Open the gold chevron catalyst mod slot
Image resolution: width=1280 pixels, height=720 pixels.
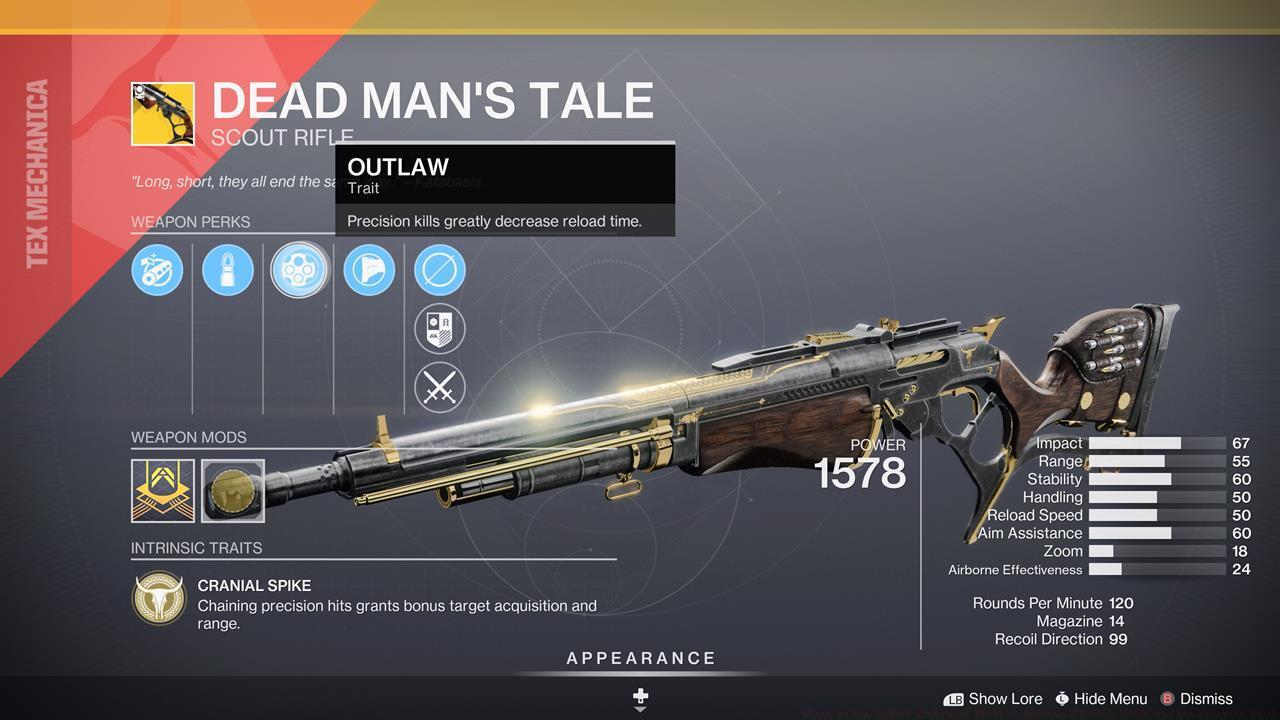(163, 490)
